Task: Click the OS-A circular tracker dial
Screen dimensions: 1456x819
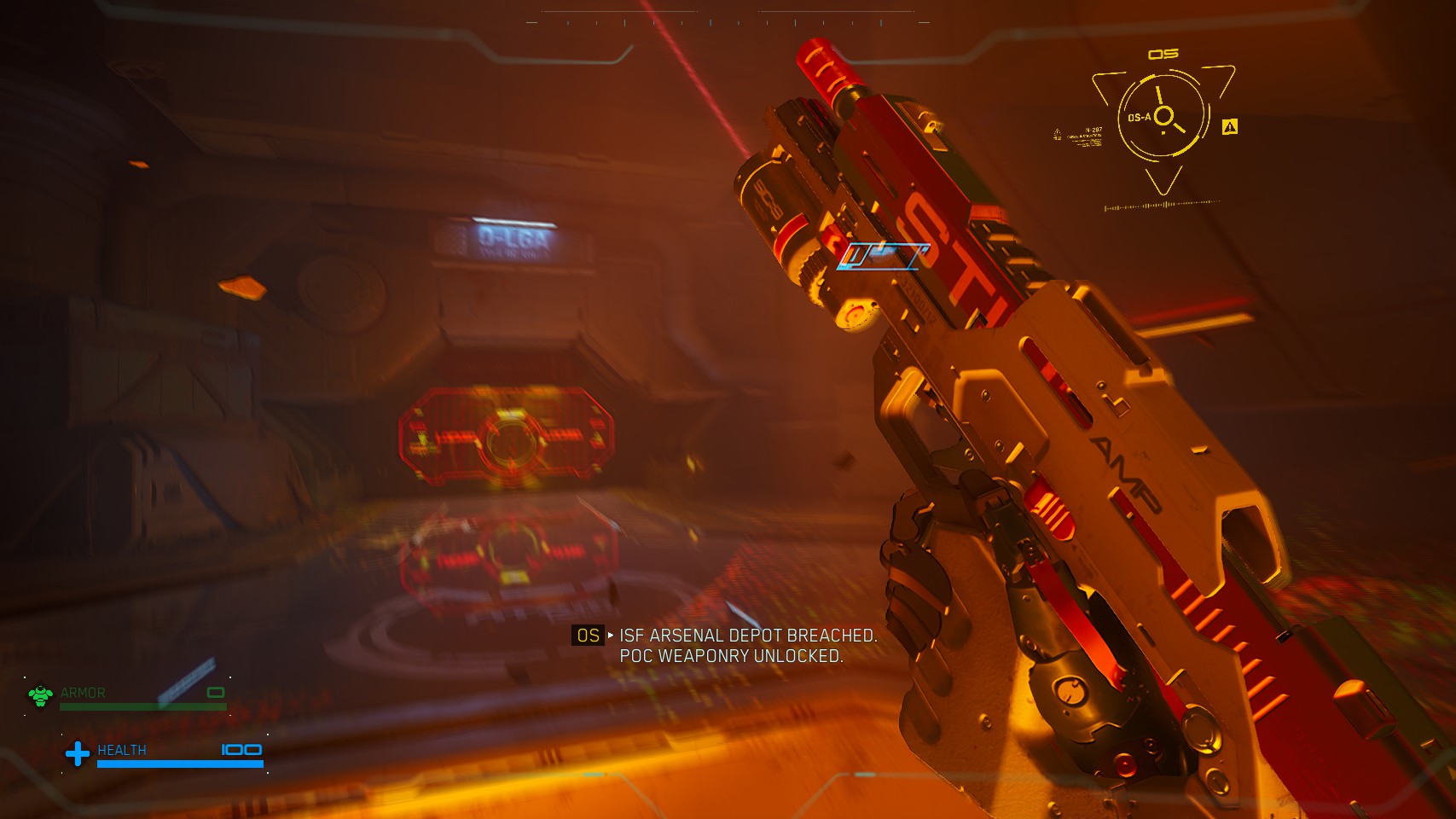Action: click(x=1163, y=116)
